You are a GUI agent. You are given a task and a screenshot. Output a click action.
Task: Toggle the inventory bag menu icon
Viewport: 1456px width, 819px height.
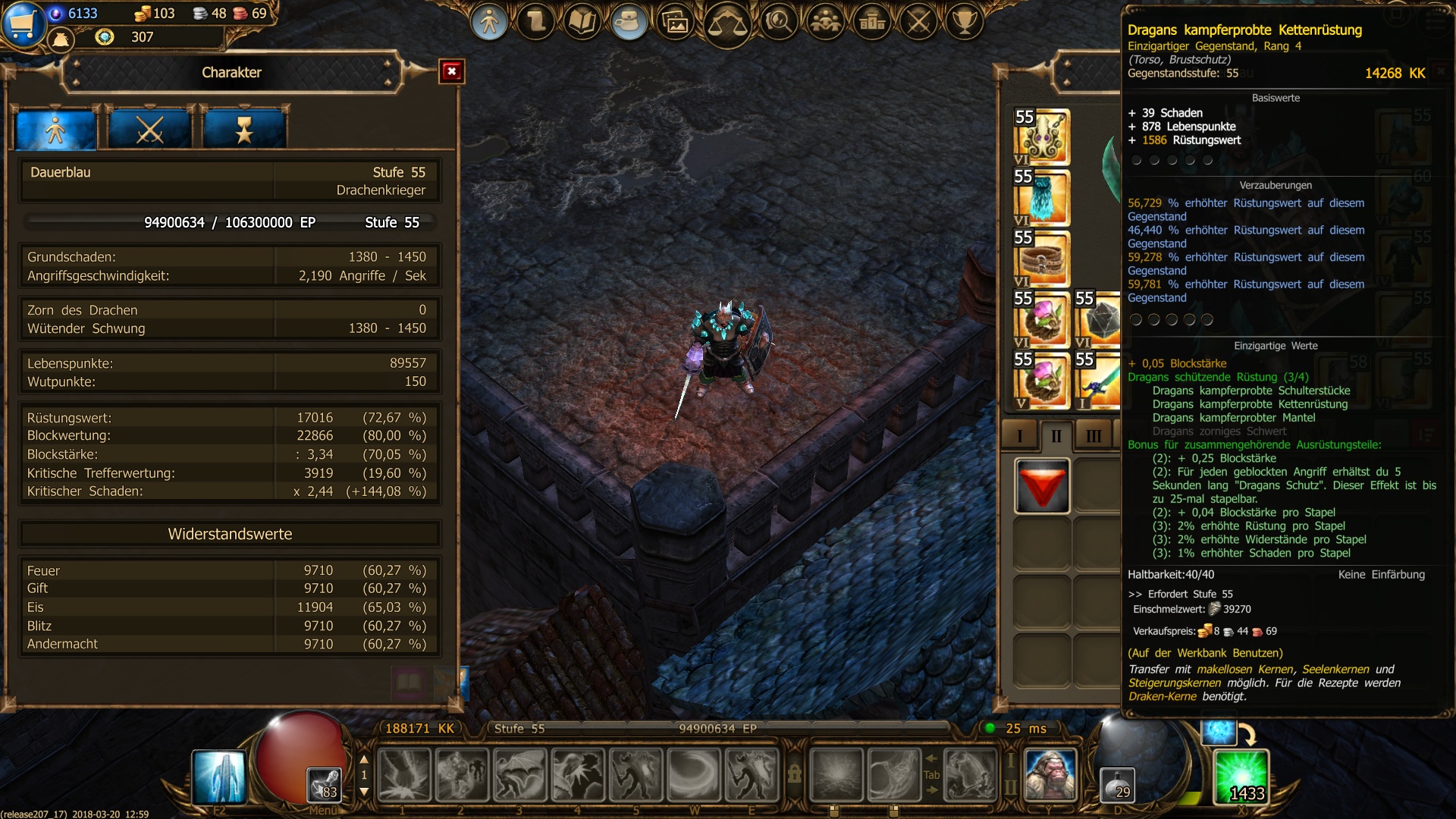pyautogui.click(x=629, y=21)
